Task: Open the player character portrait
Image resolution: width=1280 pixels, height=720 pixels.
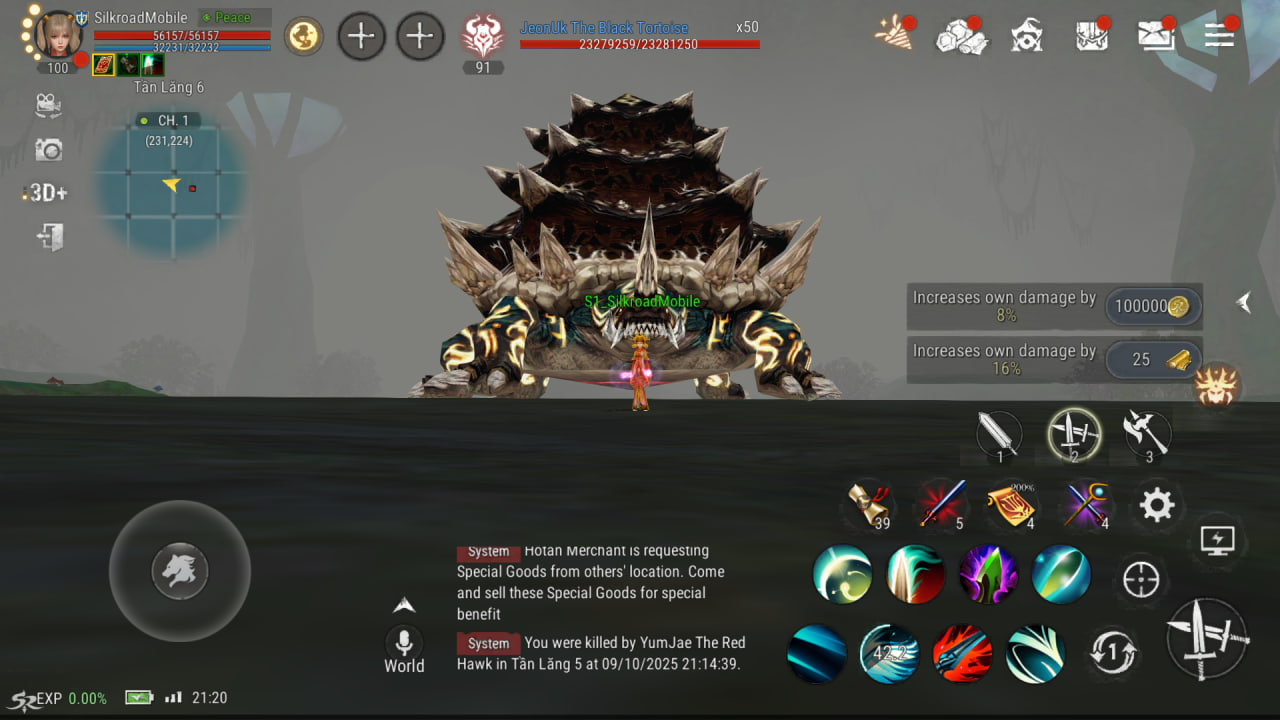Action: pyautogui.click(x=59, y=35)
